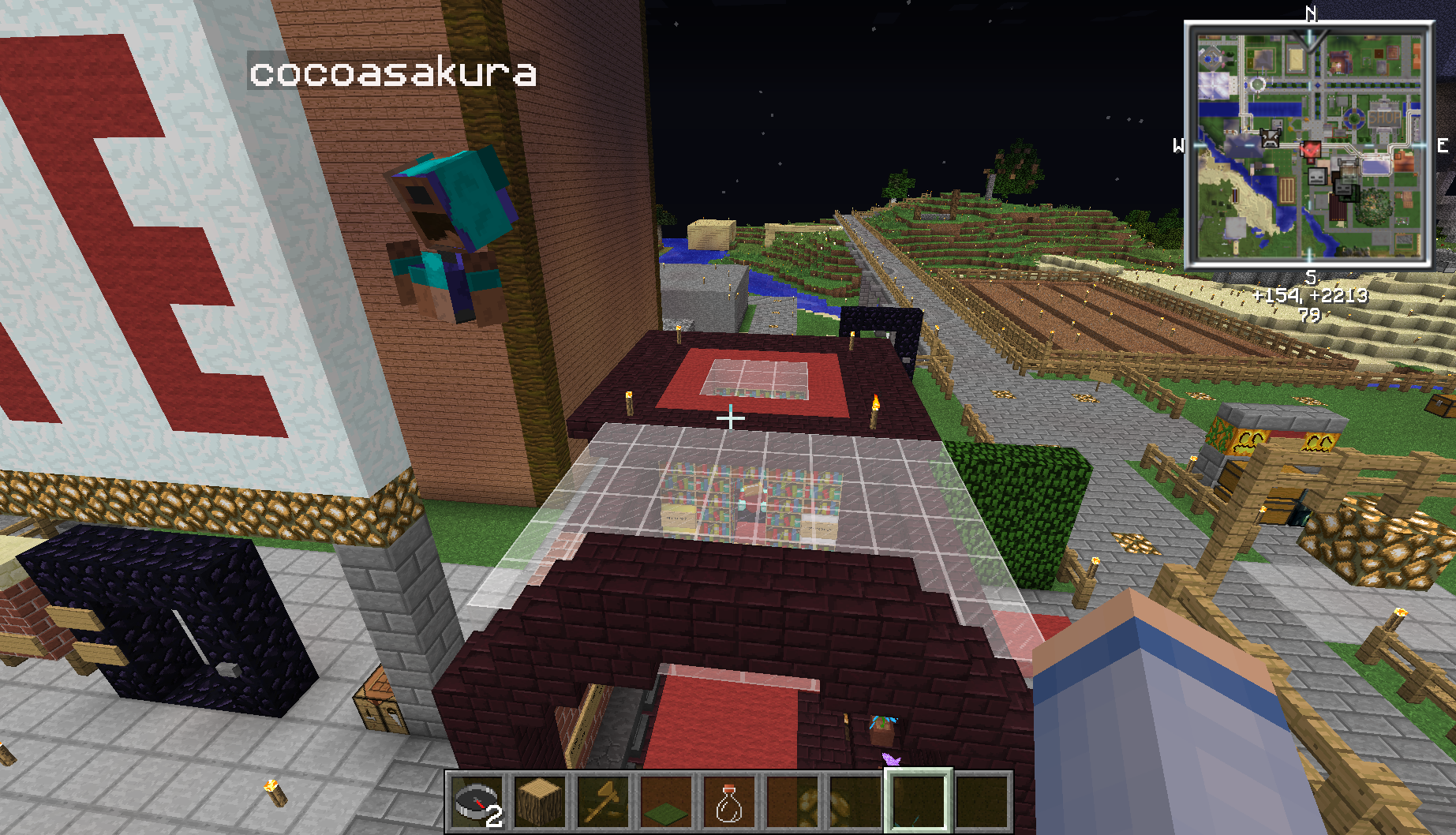The height and width of the screenshot is (835, 1456).
Task: Pick the glass bottle hotbar slot
Action: tap(728, 801)
